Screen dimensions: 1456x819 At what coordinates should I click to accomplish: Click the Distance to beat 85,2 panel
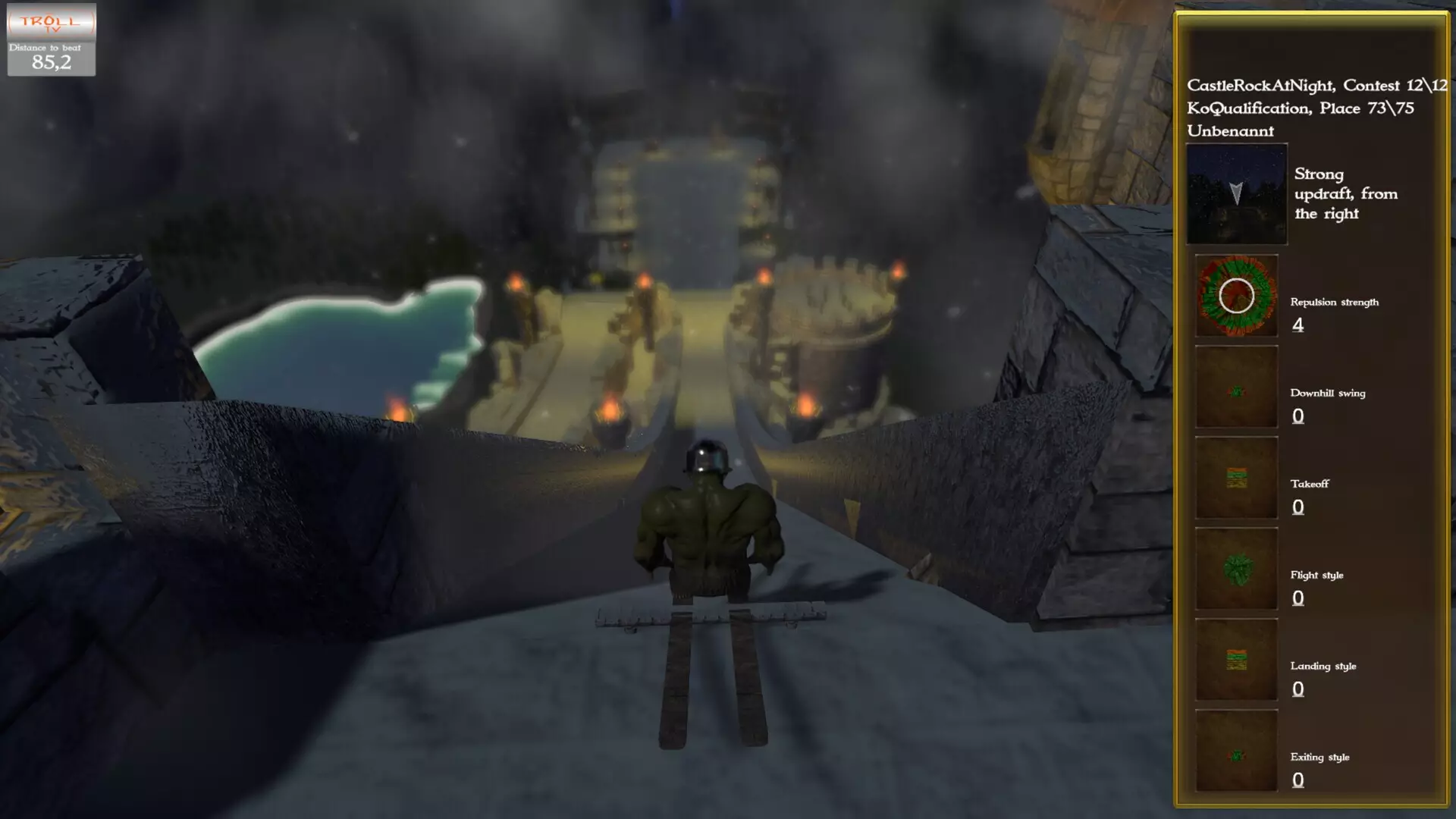(50, 58)
